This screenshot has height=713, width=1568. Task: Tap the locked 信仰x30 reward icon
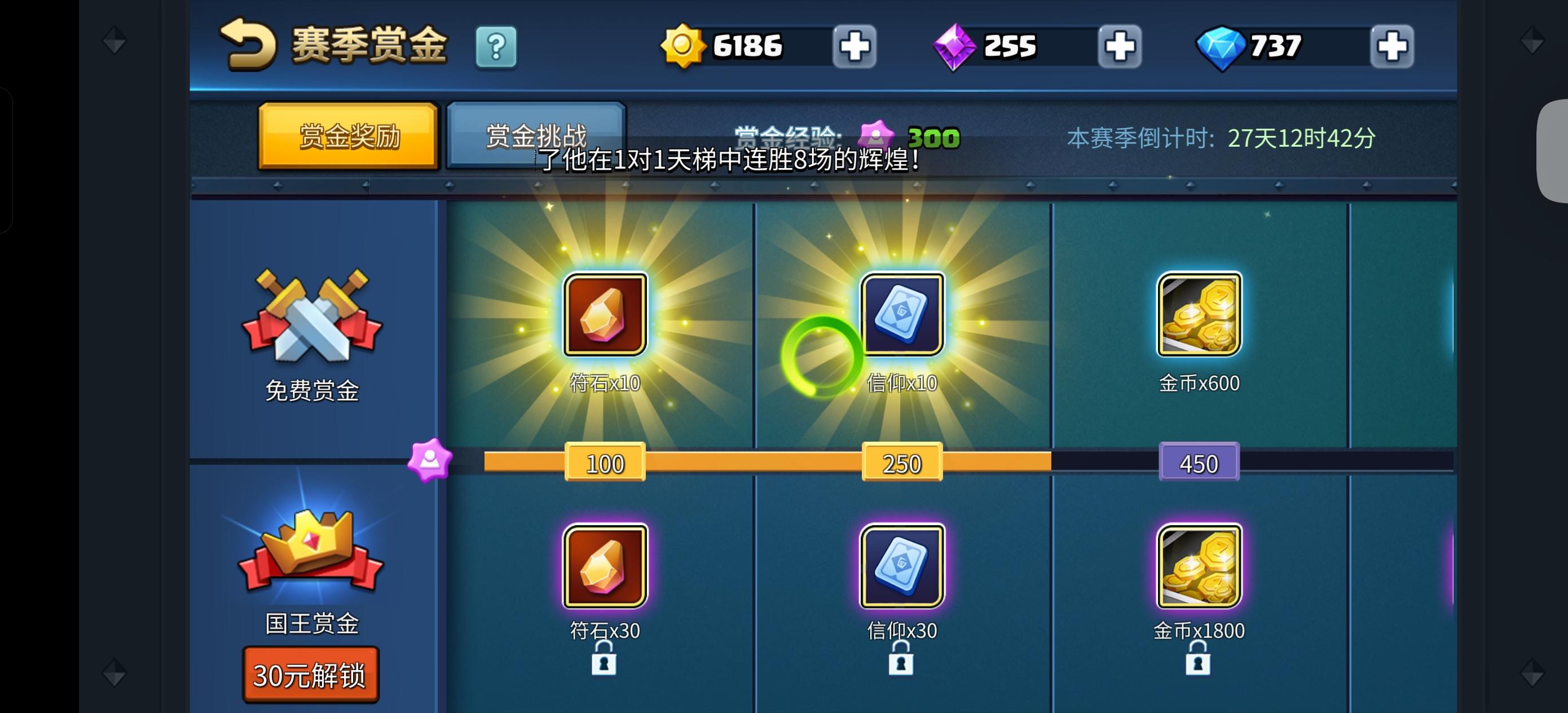click(x=901, y=565)
